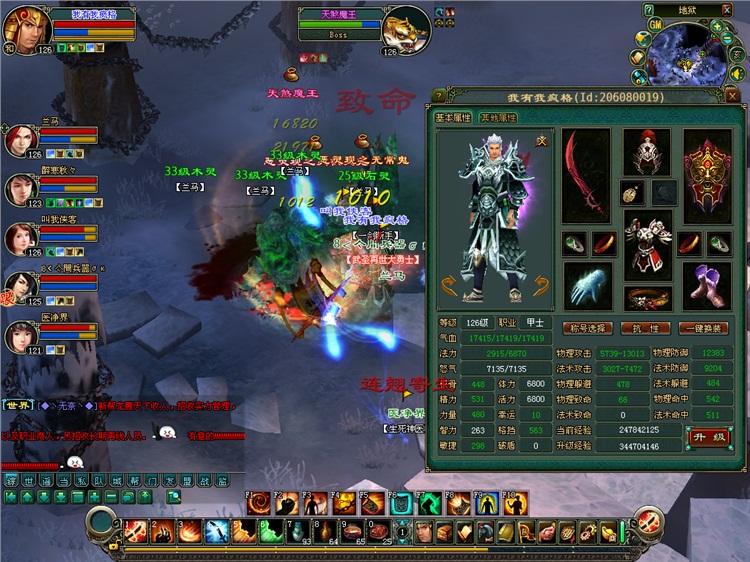Use the 一键换装 quick equip button
750x562 pixels.
point(703,328)
